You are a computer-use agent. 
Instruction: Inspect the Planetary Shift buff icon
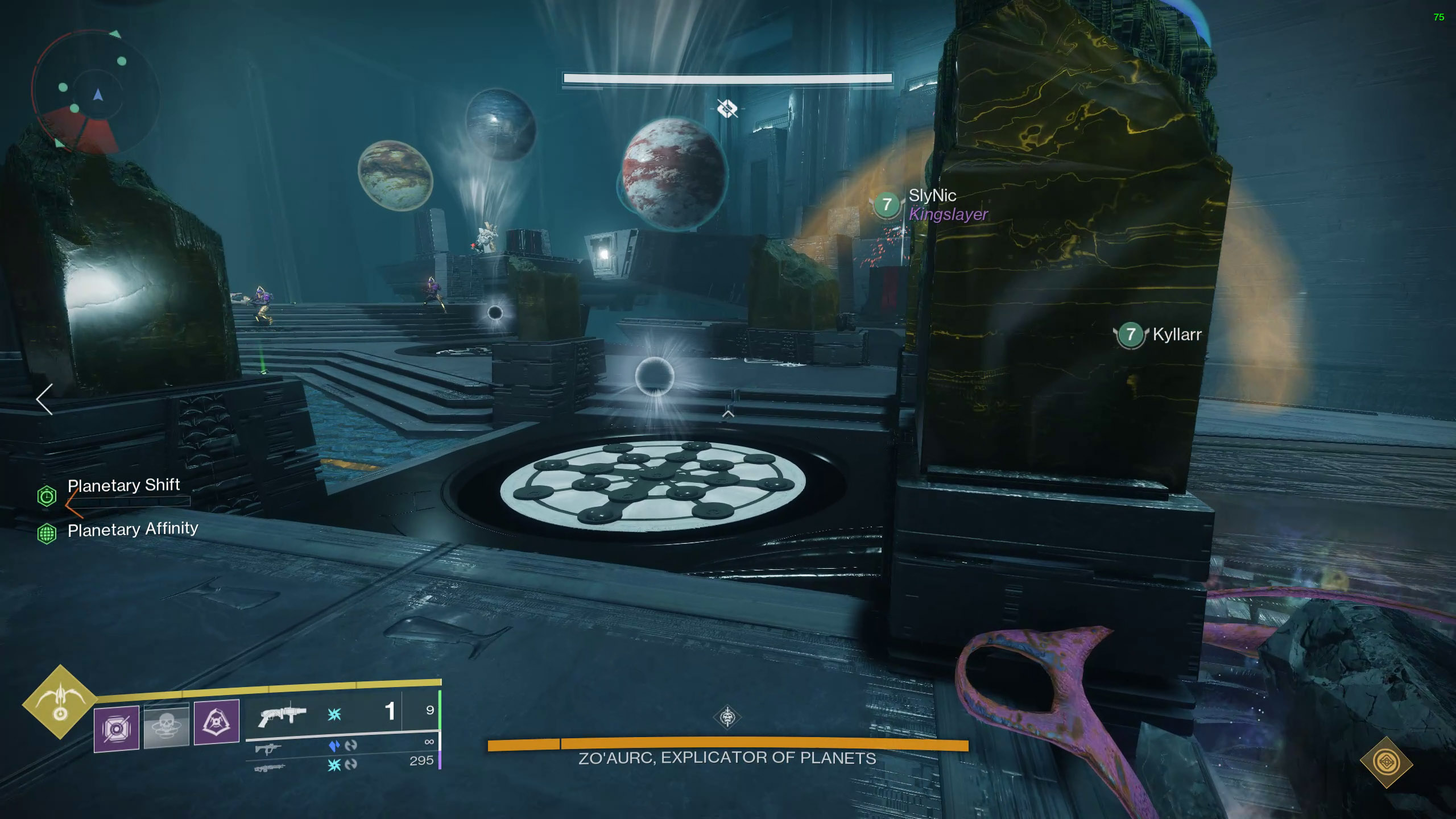pyautogui.click(x=47, y=497)
